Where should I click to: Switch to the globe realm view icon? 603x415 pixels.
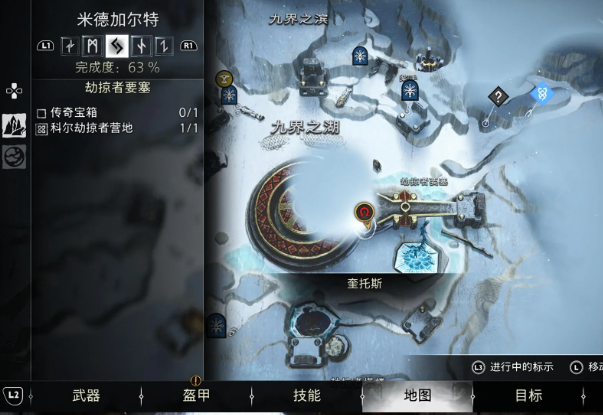pos(15,157)
